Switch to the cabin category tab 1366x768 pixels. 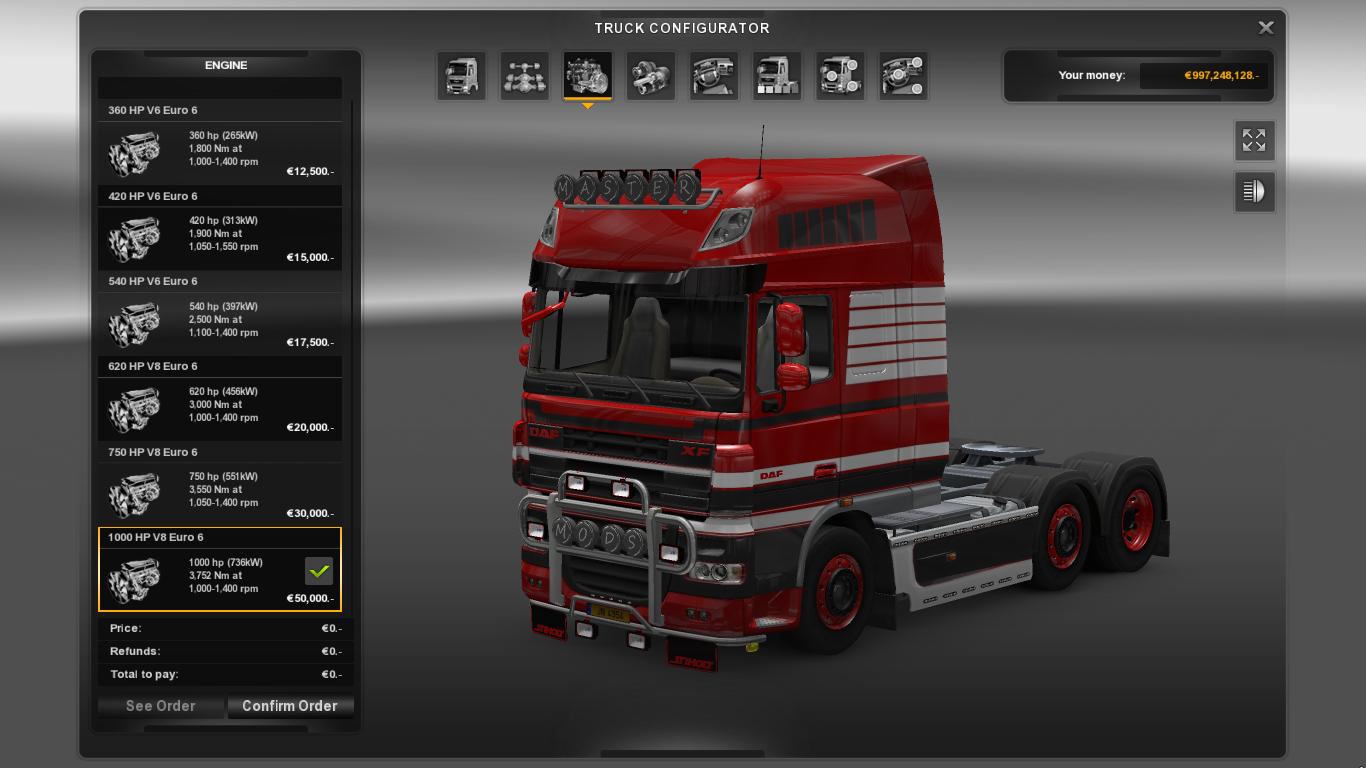[461, 76]
